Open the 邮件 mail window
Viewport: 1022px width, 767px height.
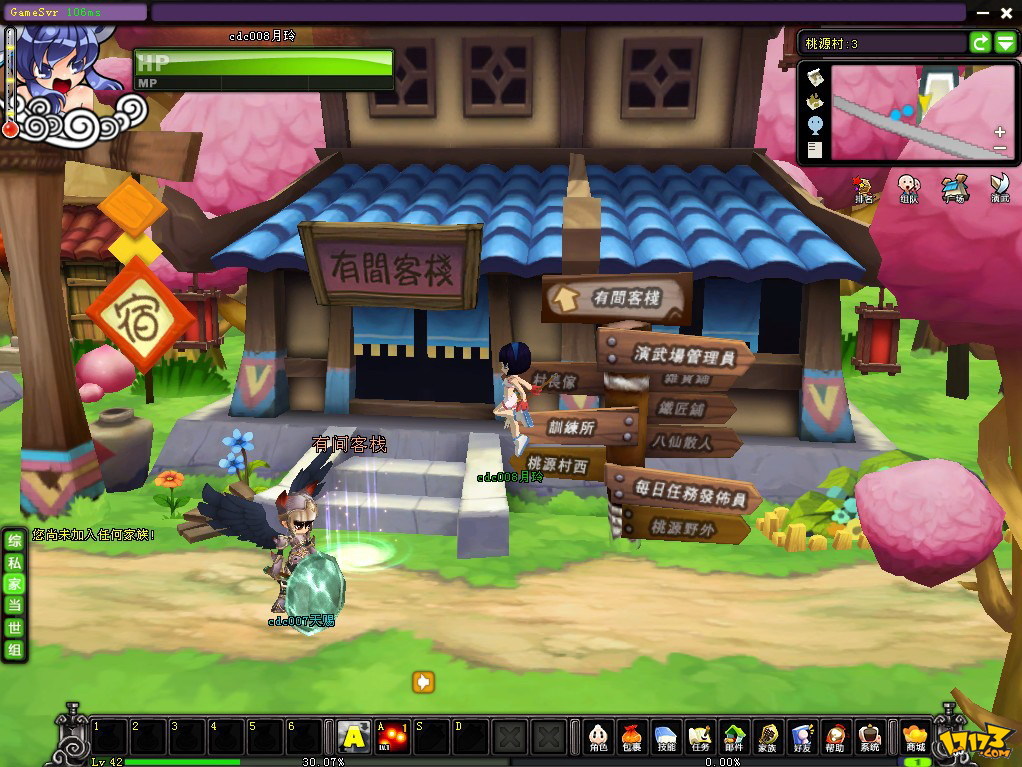click(735, 737)
